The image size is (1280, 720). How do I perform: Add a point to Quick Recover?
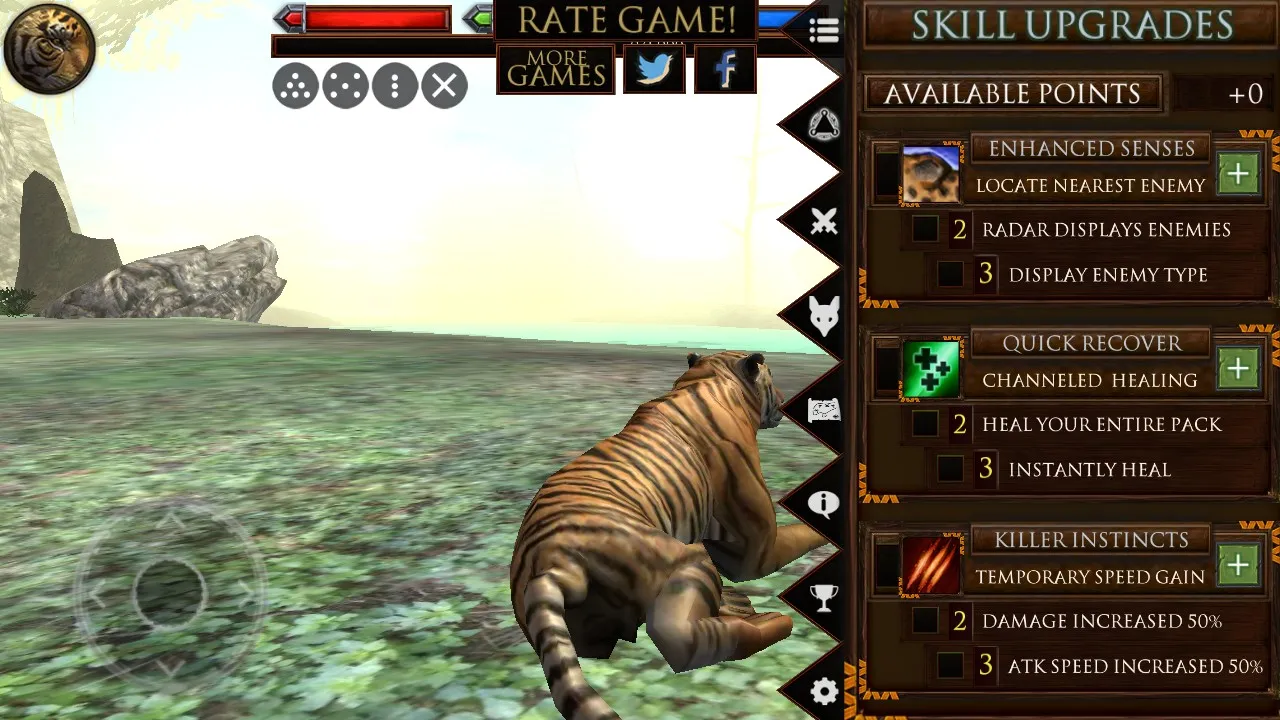click(x=1238, y=369)
